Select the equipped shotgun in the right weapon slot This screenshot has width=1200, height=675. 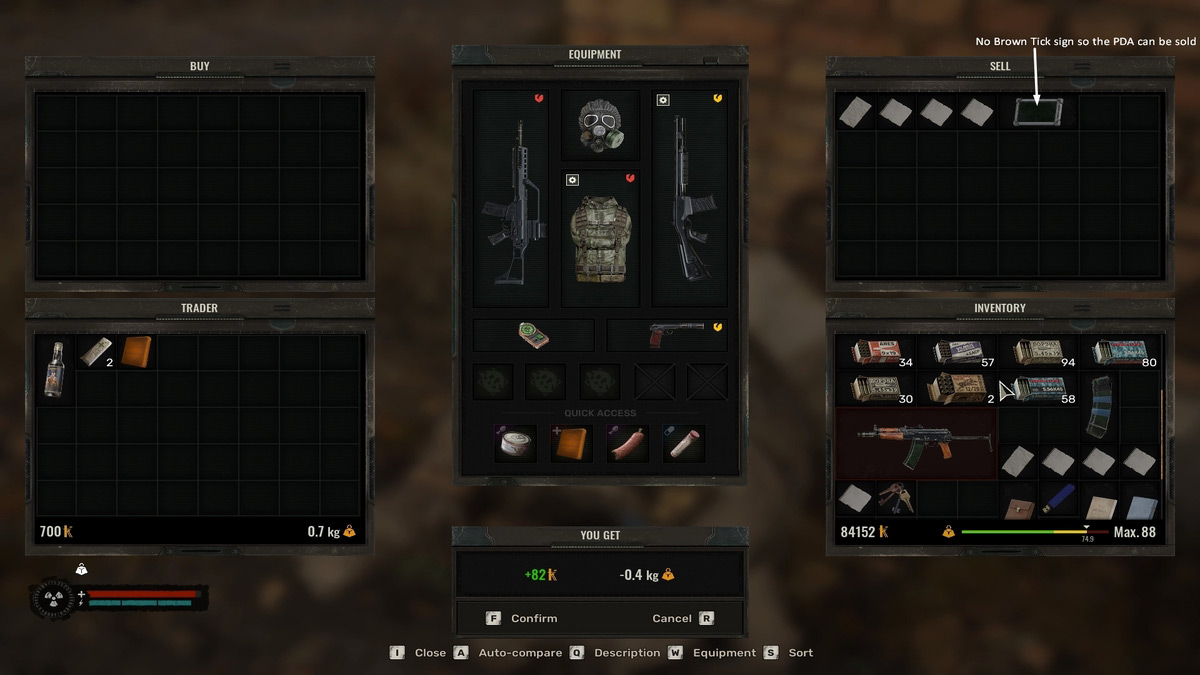click(689, 197)
